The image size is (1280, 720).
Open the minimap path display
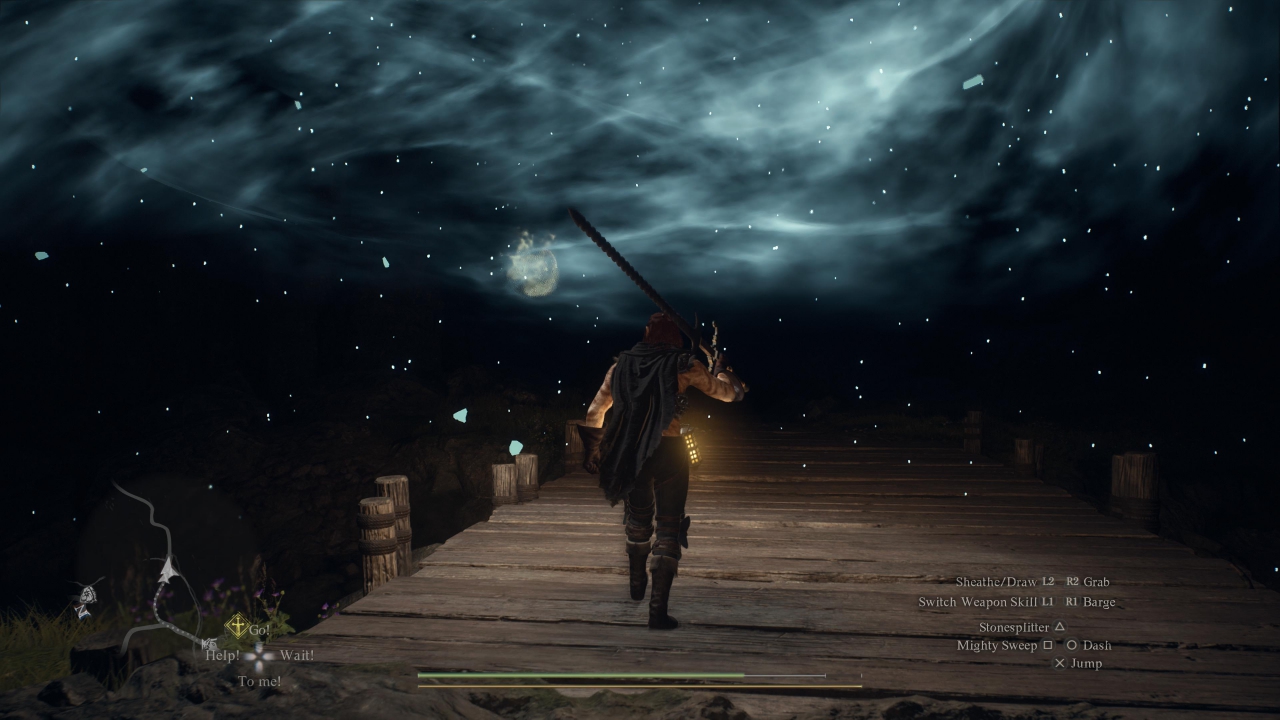(160, 572)
